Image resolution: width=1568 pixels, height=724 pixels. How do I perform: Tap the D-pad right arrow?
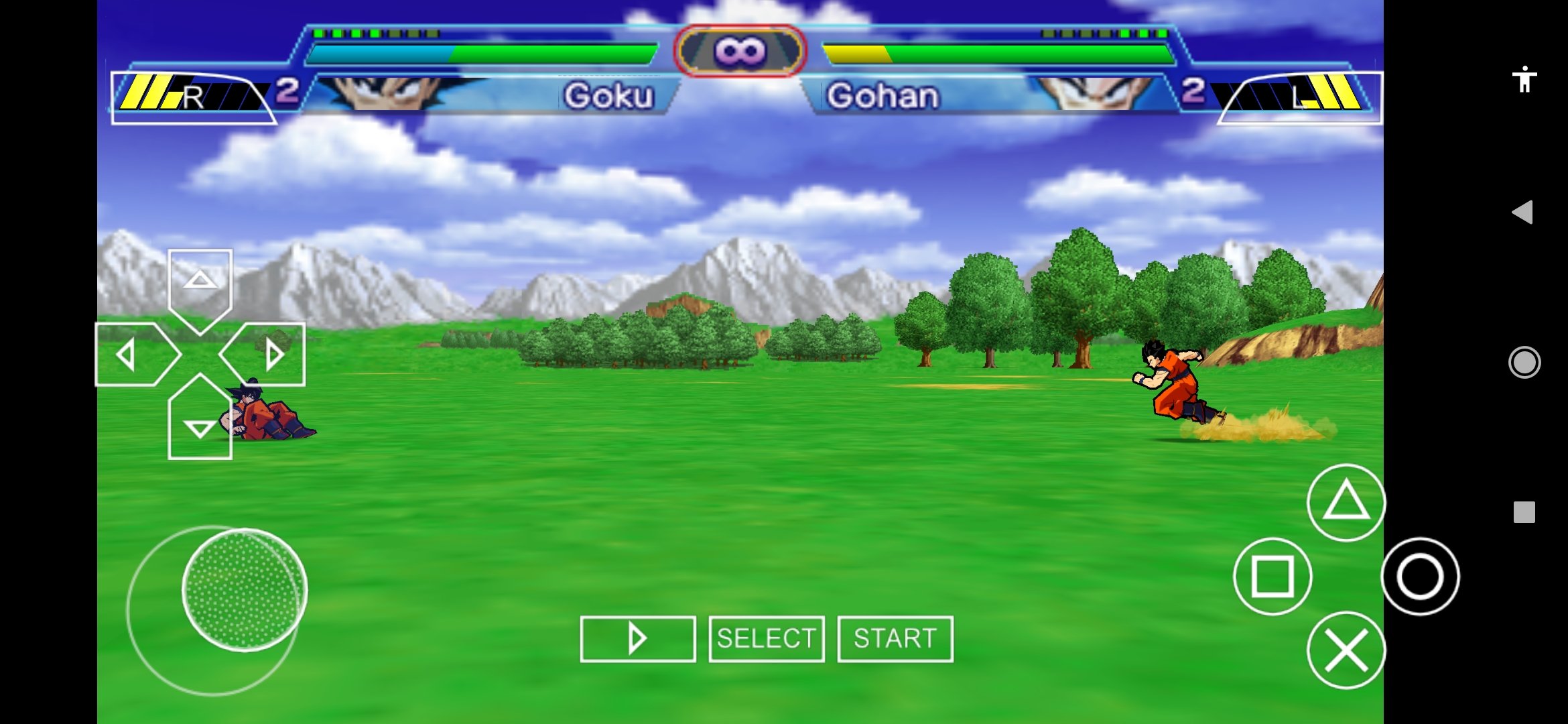click(267, 354)
